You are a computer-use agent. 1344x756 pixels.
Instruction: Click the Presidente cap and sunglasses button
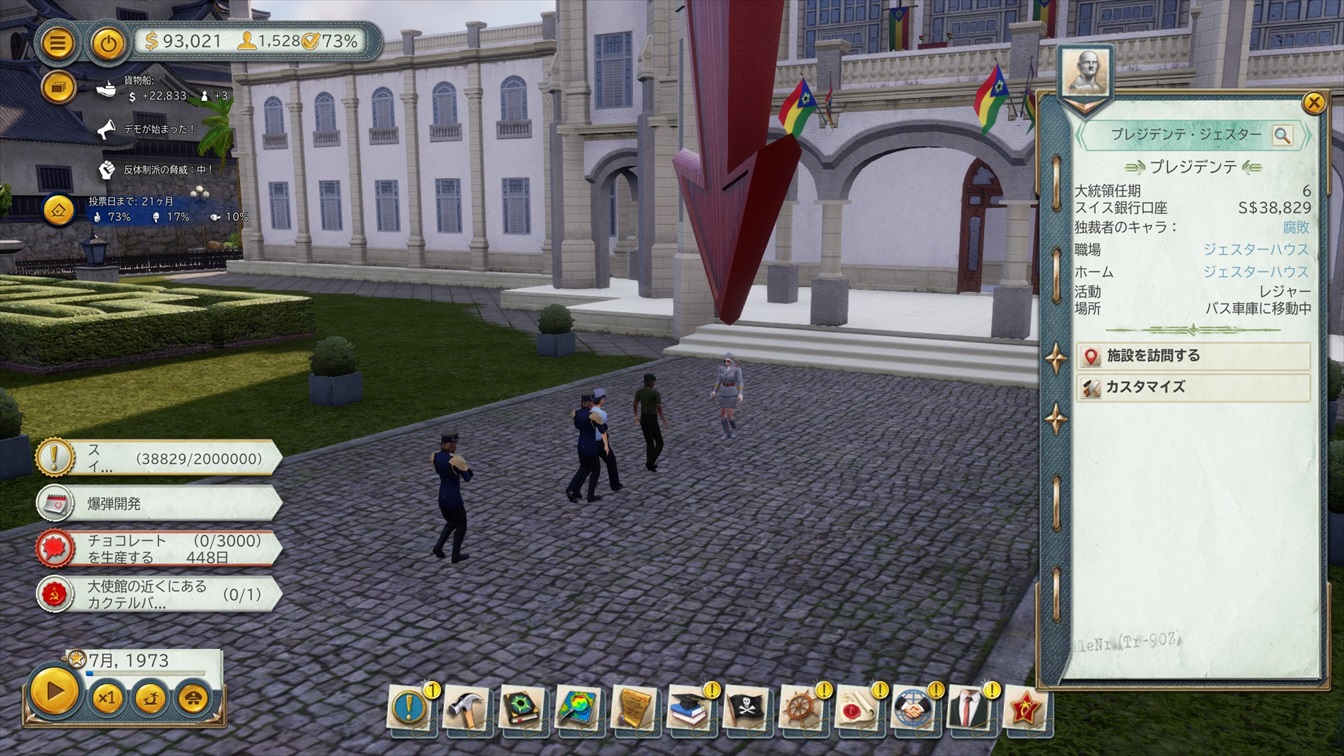tap(193, 696)
